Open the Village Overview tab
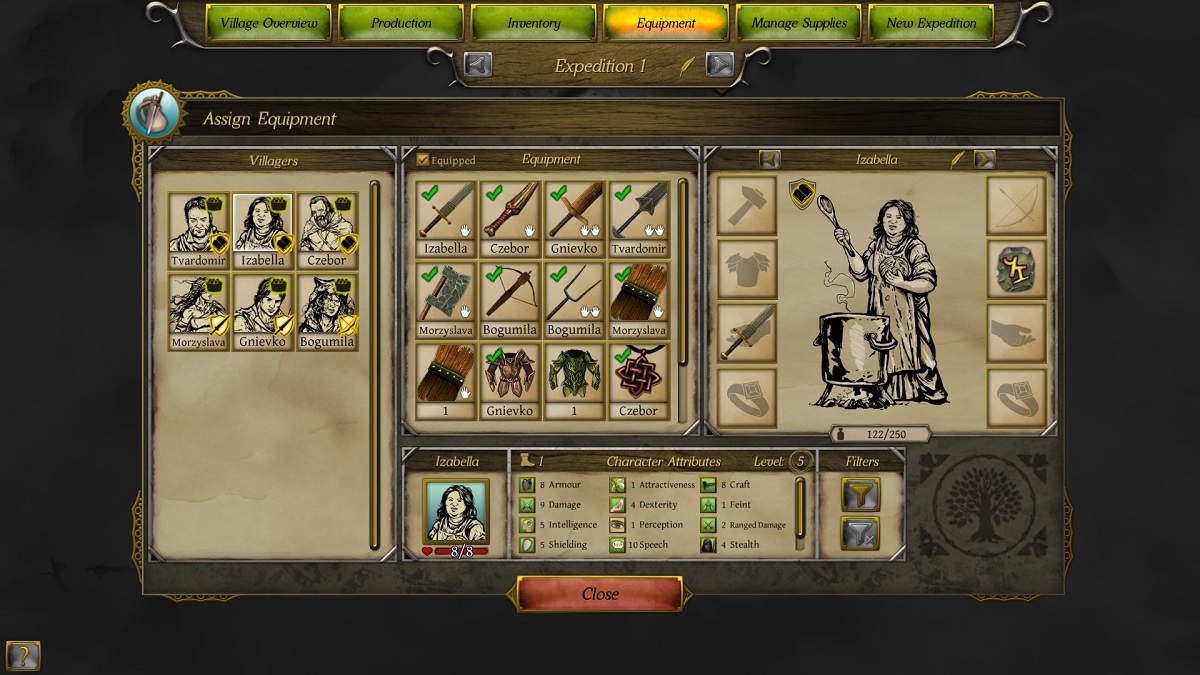The width and height of the screenshot is (1200, 675). [268, 23]
